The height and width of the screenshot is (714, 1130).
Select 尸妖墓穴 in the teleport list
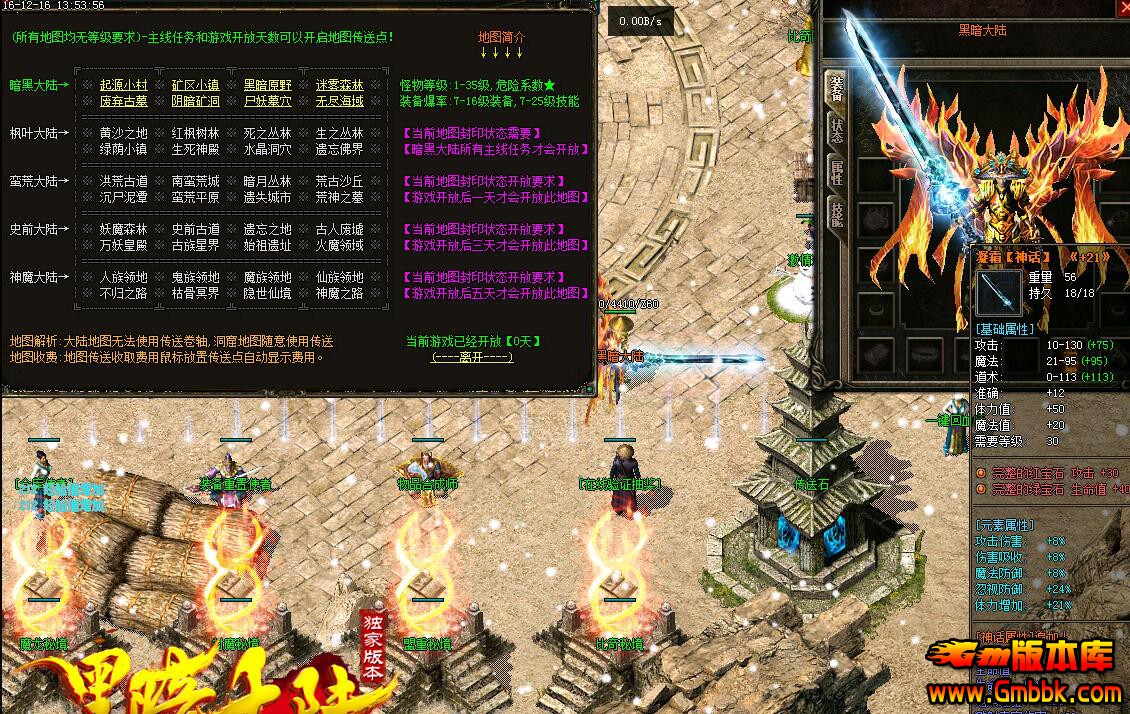[x=267, y=101]
